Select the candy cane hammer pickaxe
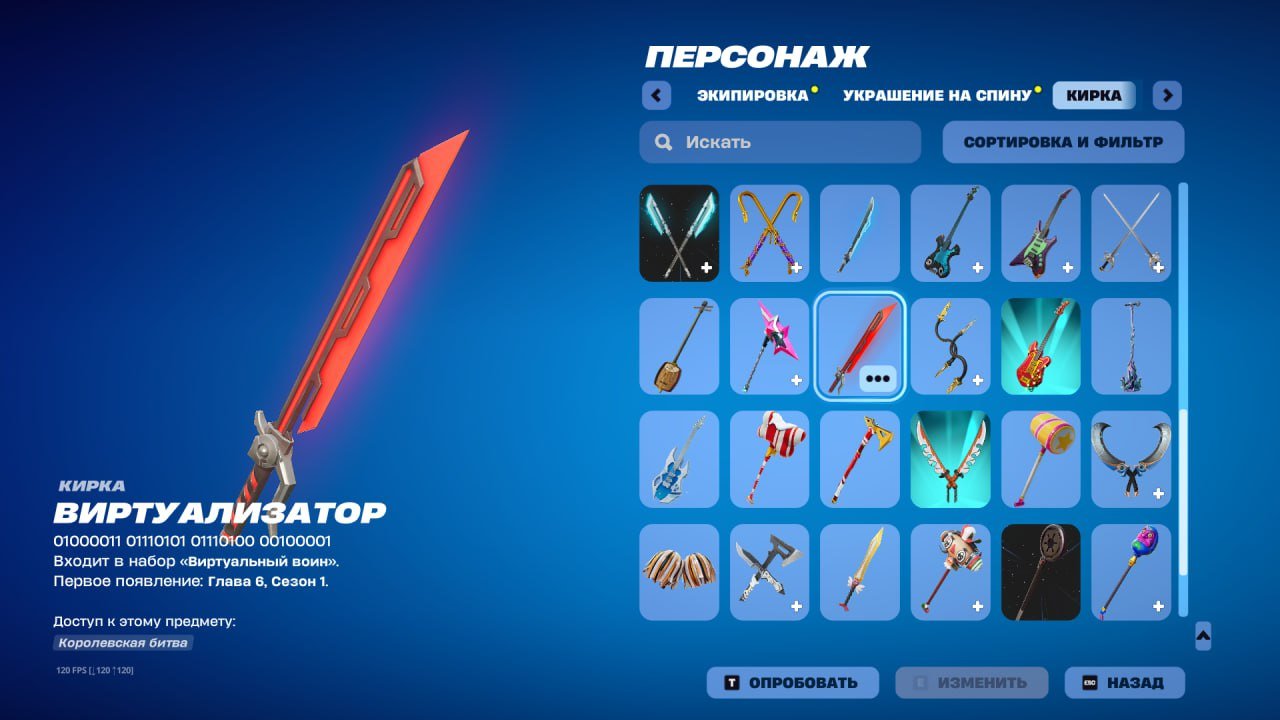Viewport: 1280px width, 720px height. pyautogui.click(x=770, y=459)
